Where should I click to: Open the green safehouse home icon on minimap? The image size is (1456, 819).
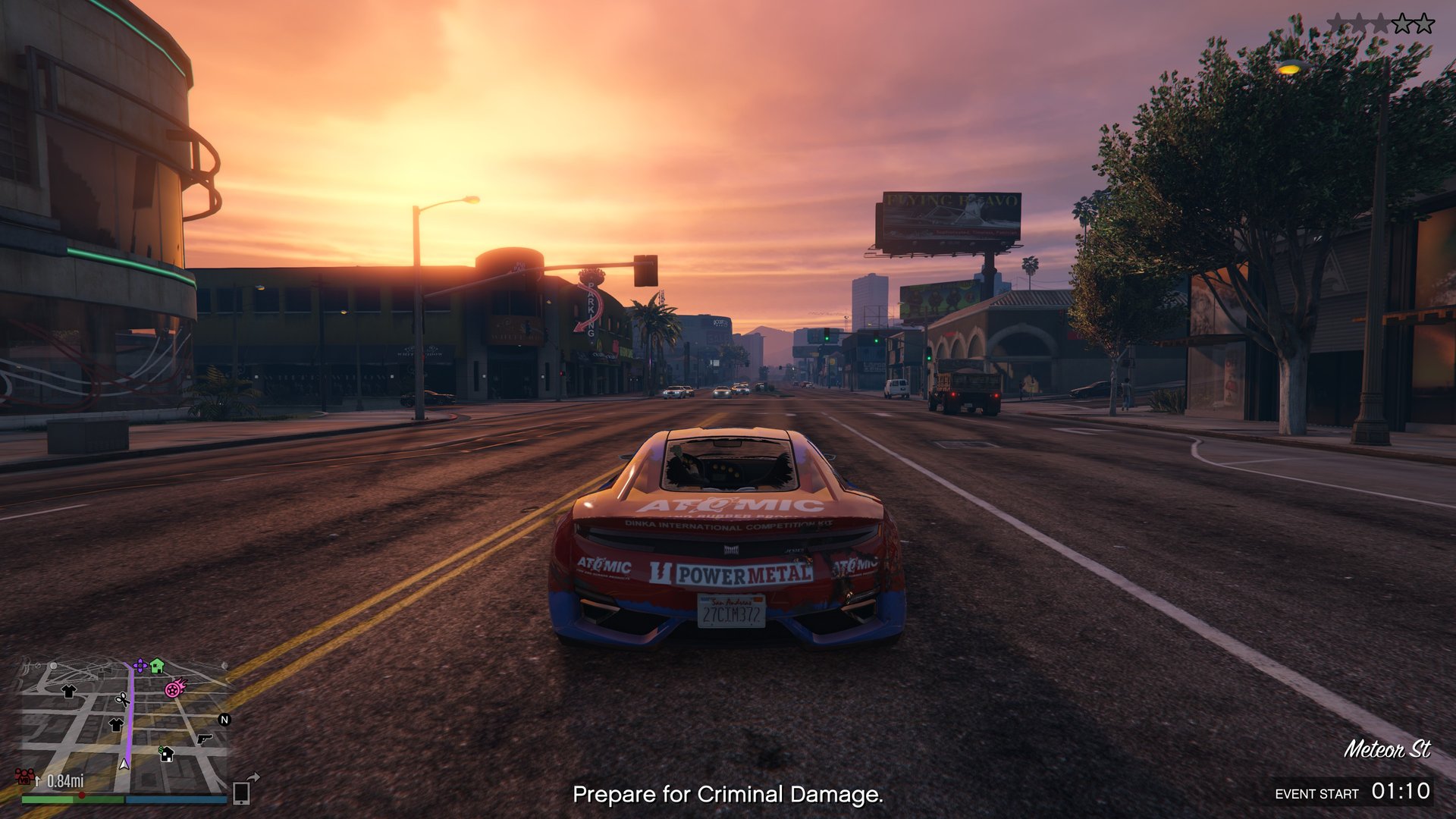(157, 666)
